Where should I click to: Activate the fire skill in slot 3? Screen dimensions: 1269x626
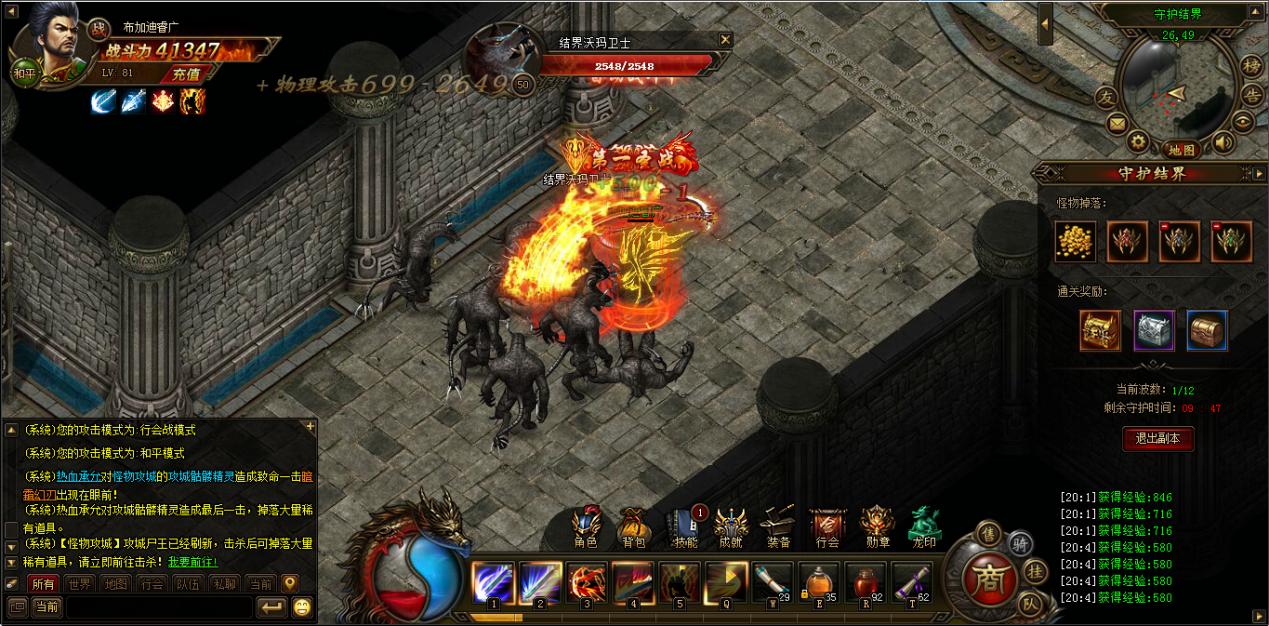[x=586, y=582]
